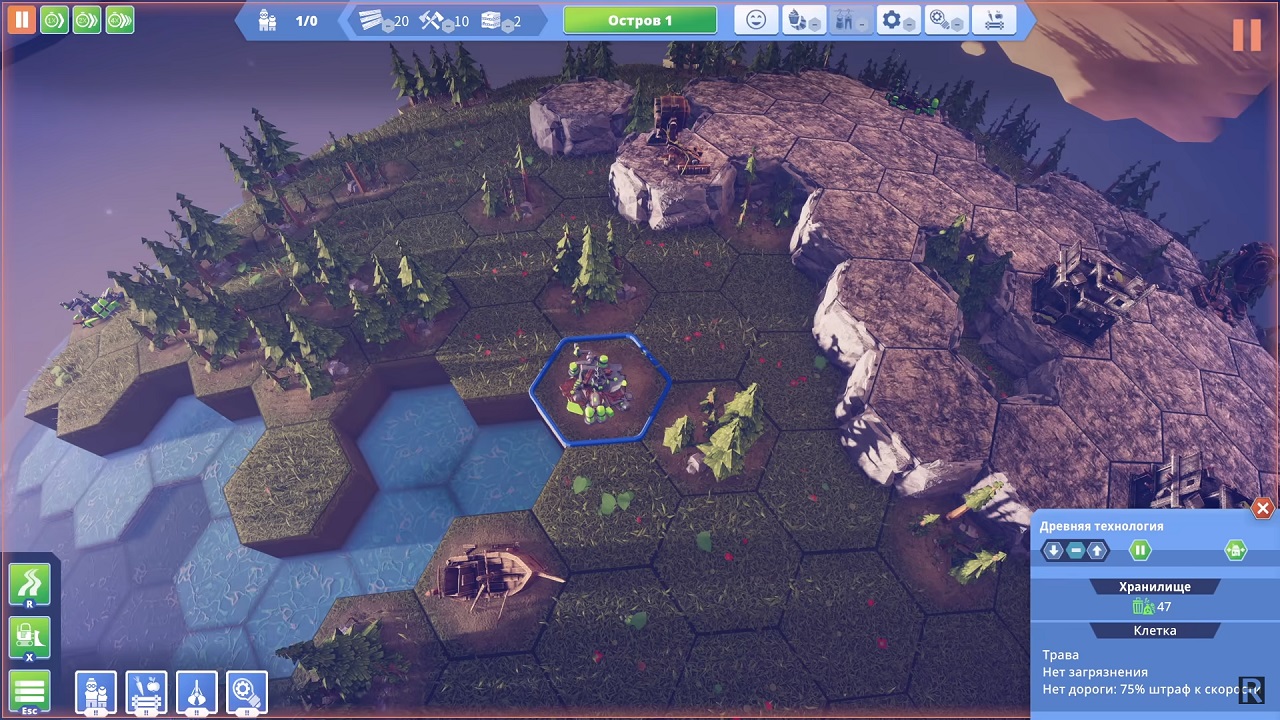Open the gear settings overview in the top bar
This screenshot has height=720, width=1280.
(x=897, y=20)
